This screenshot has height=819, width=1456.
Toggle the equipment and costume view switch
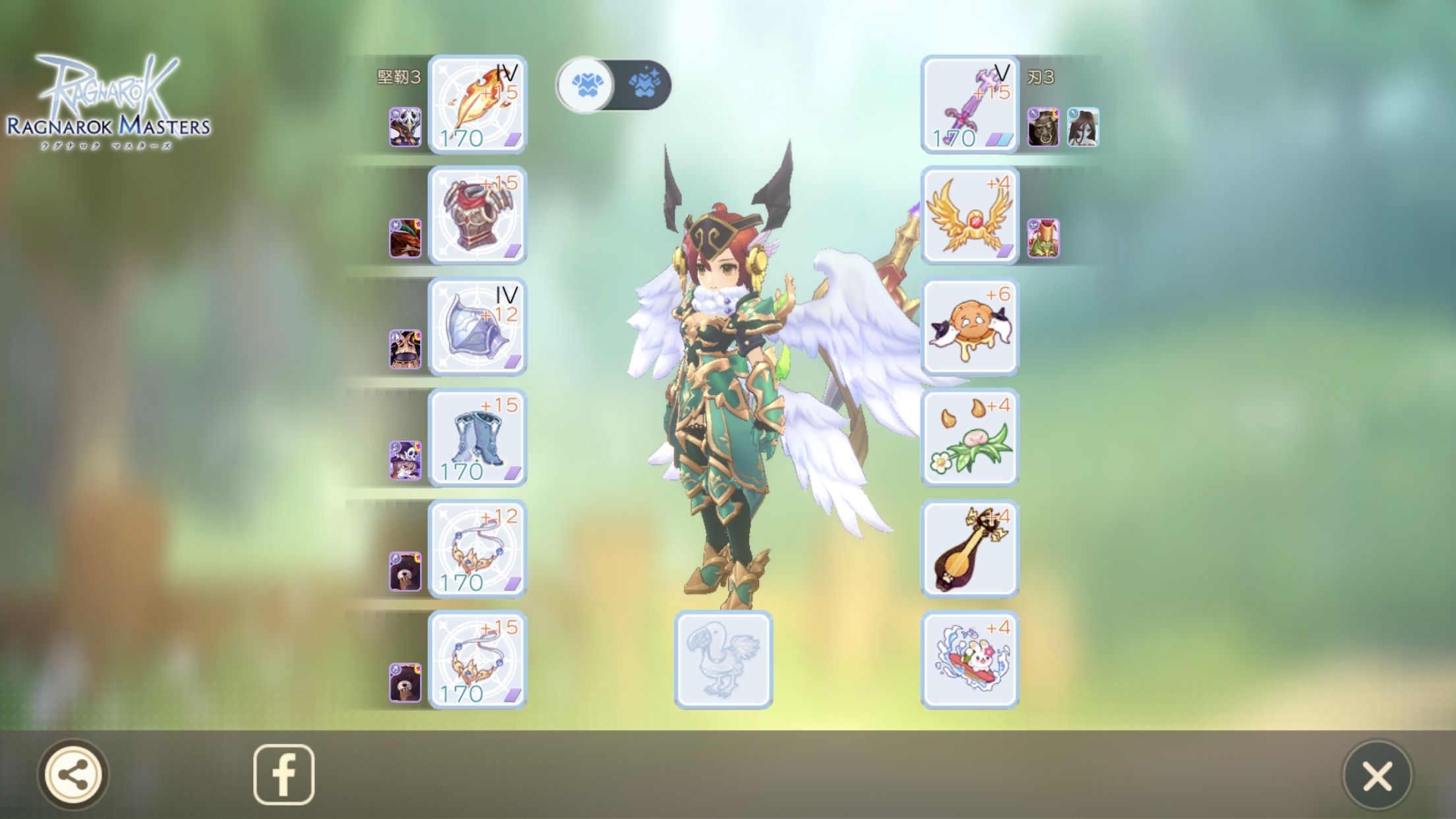click(x=613, y=85)
